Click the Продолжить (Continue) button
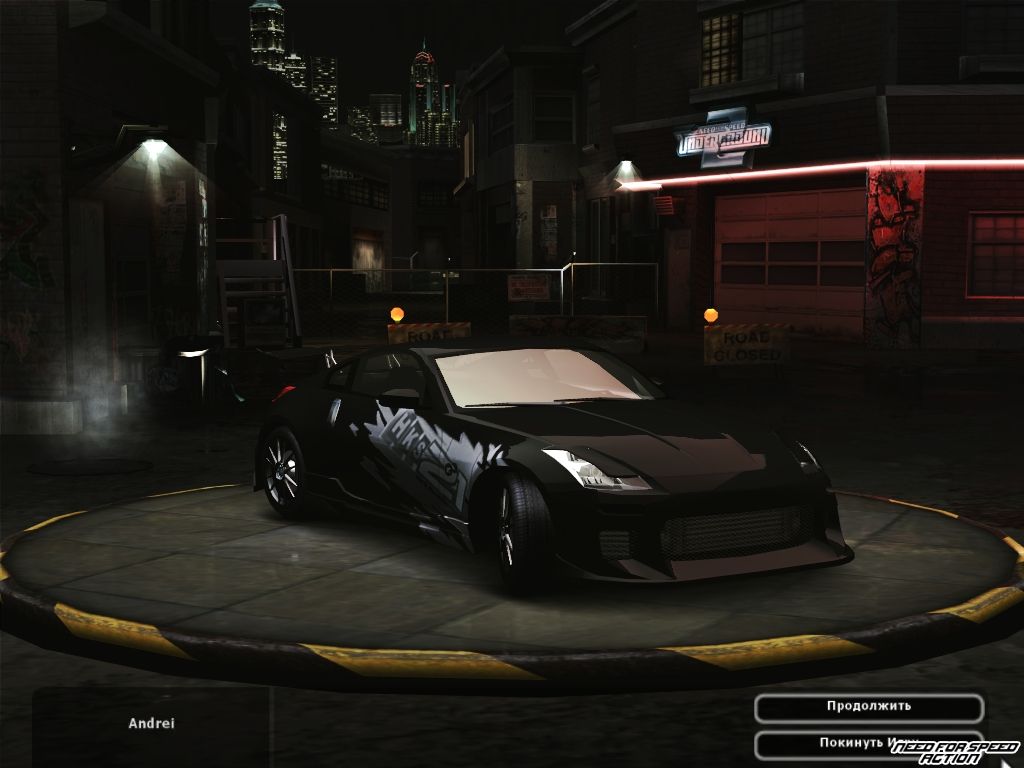The height and width of the screenshot is (768, 1024). pyautogui.click(x=868, y=707)
